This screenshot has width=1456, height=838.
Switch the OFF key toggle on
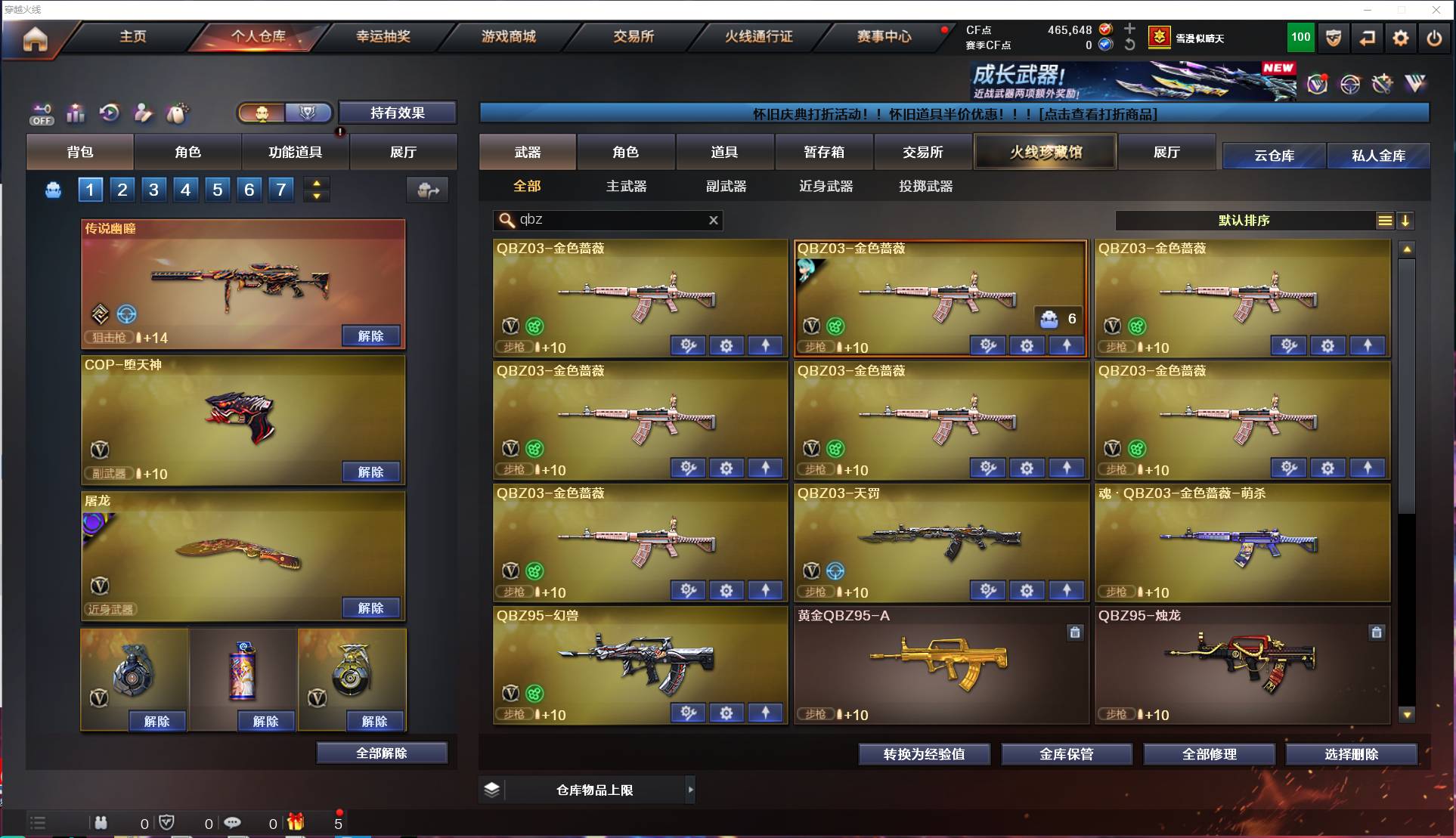(42, 113)
